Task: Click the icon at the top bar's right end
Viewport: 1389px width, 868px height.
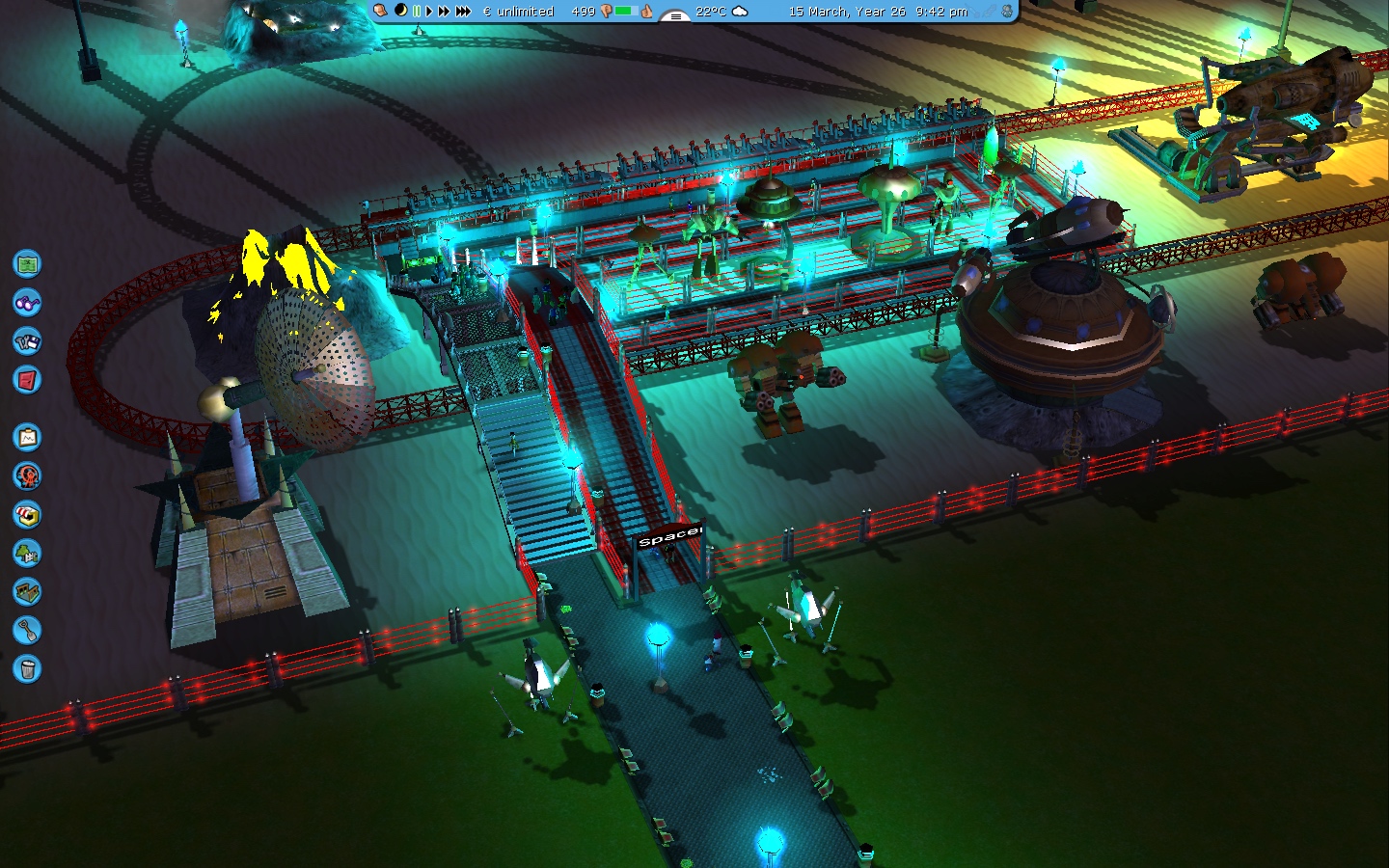Action: [x=1007, y=12]
